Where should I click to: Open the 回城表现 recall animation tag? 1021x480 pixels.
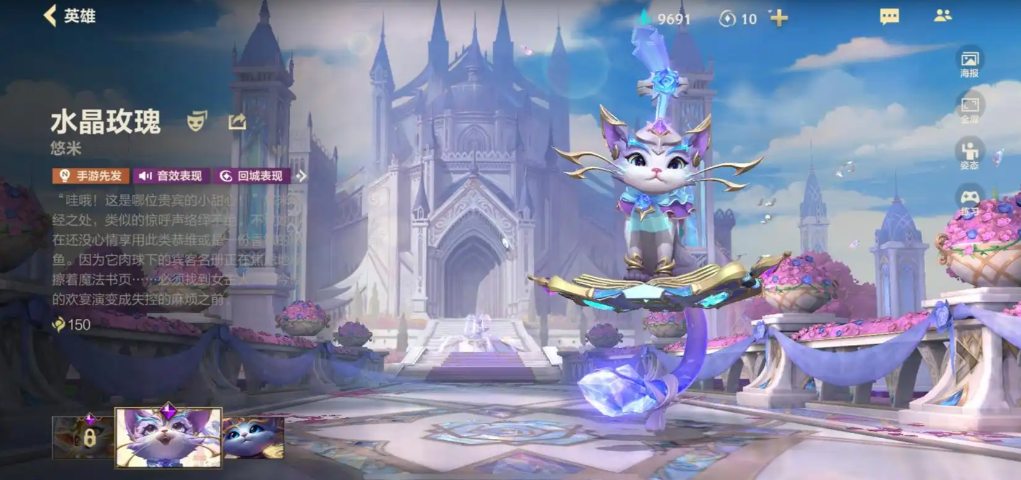tap(253, 176)
